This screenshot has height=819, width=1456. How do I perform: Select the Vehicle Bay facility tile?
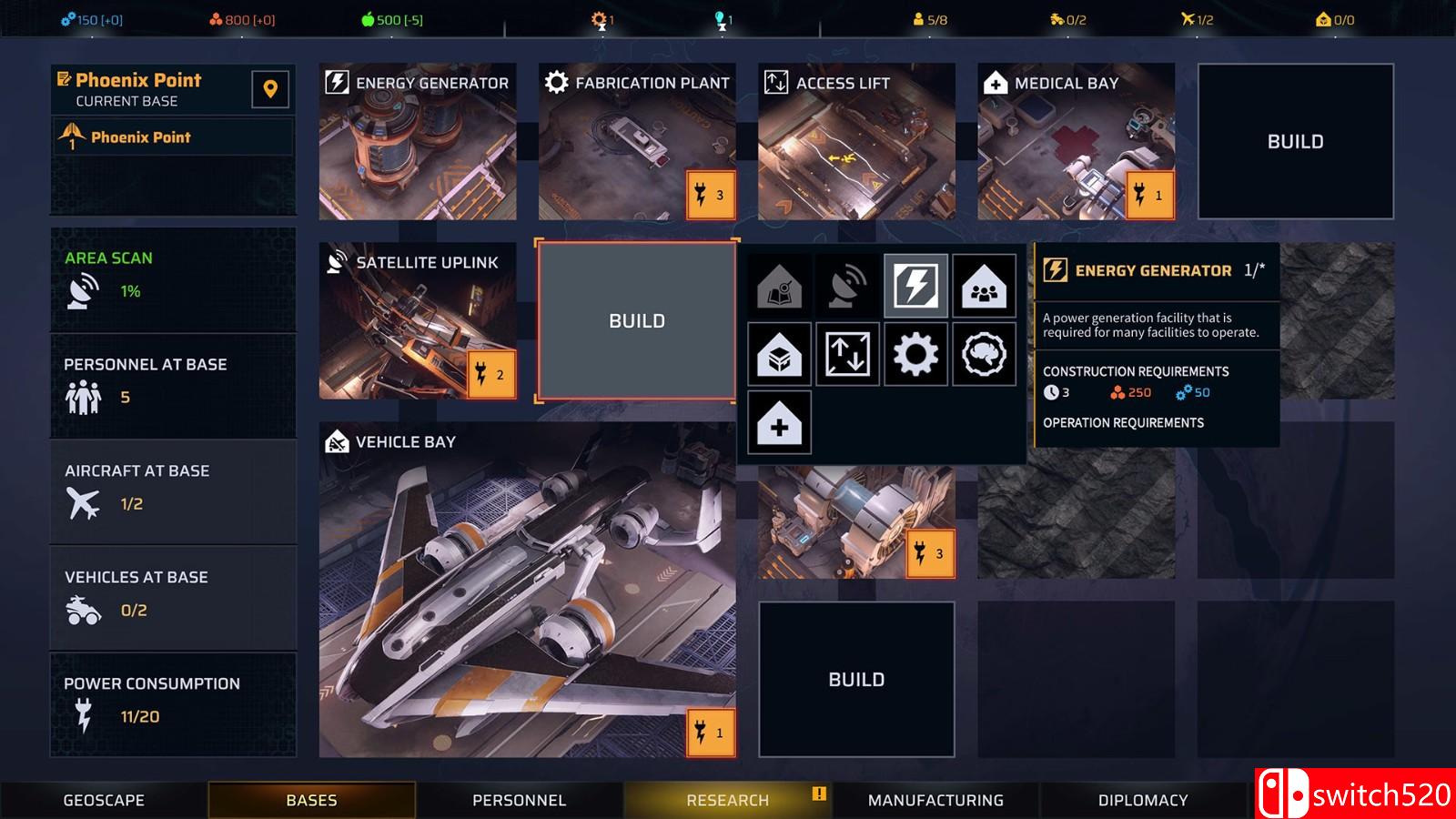(527, 590)
